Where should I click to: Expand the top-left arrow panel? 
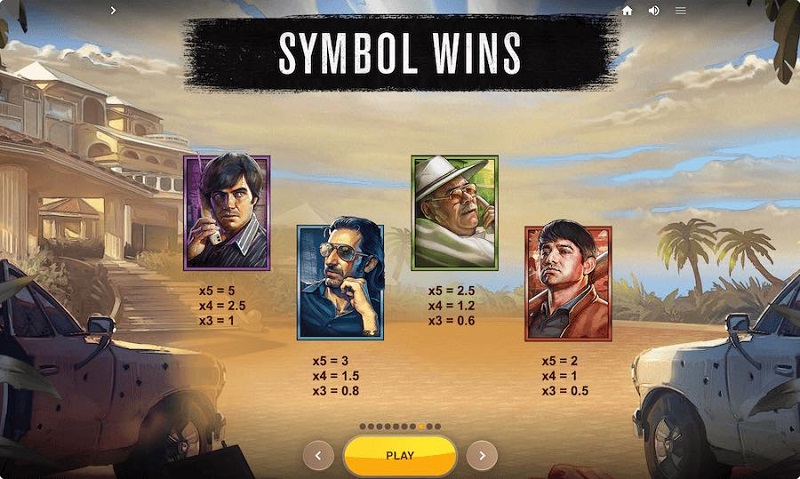point(112,10)
